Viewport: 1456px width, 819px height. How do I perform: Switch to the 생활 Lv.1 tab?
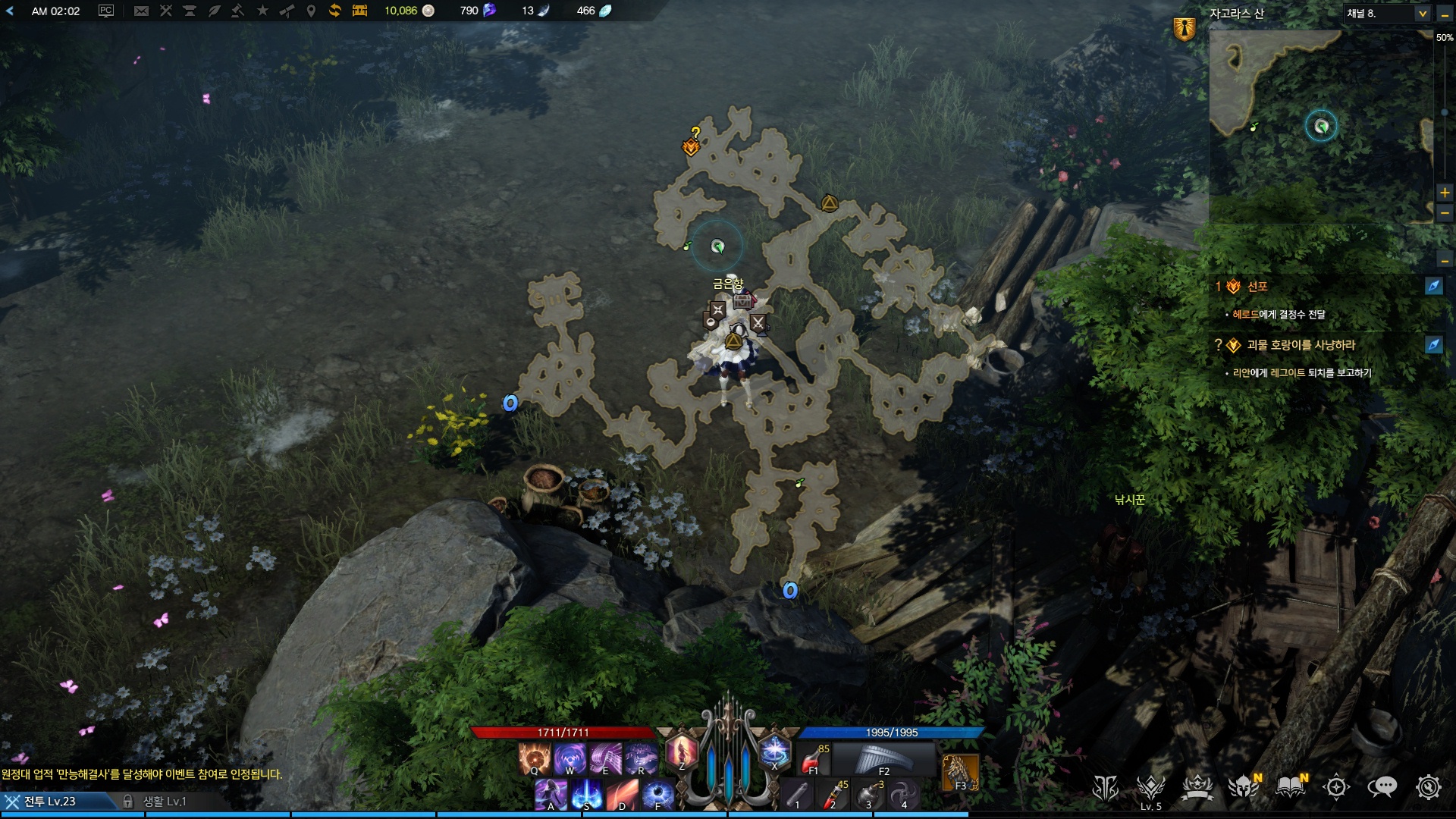pos(164,802)
